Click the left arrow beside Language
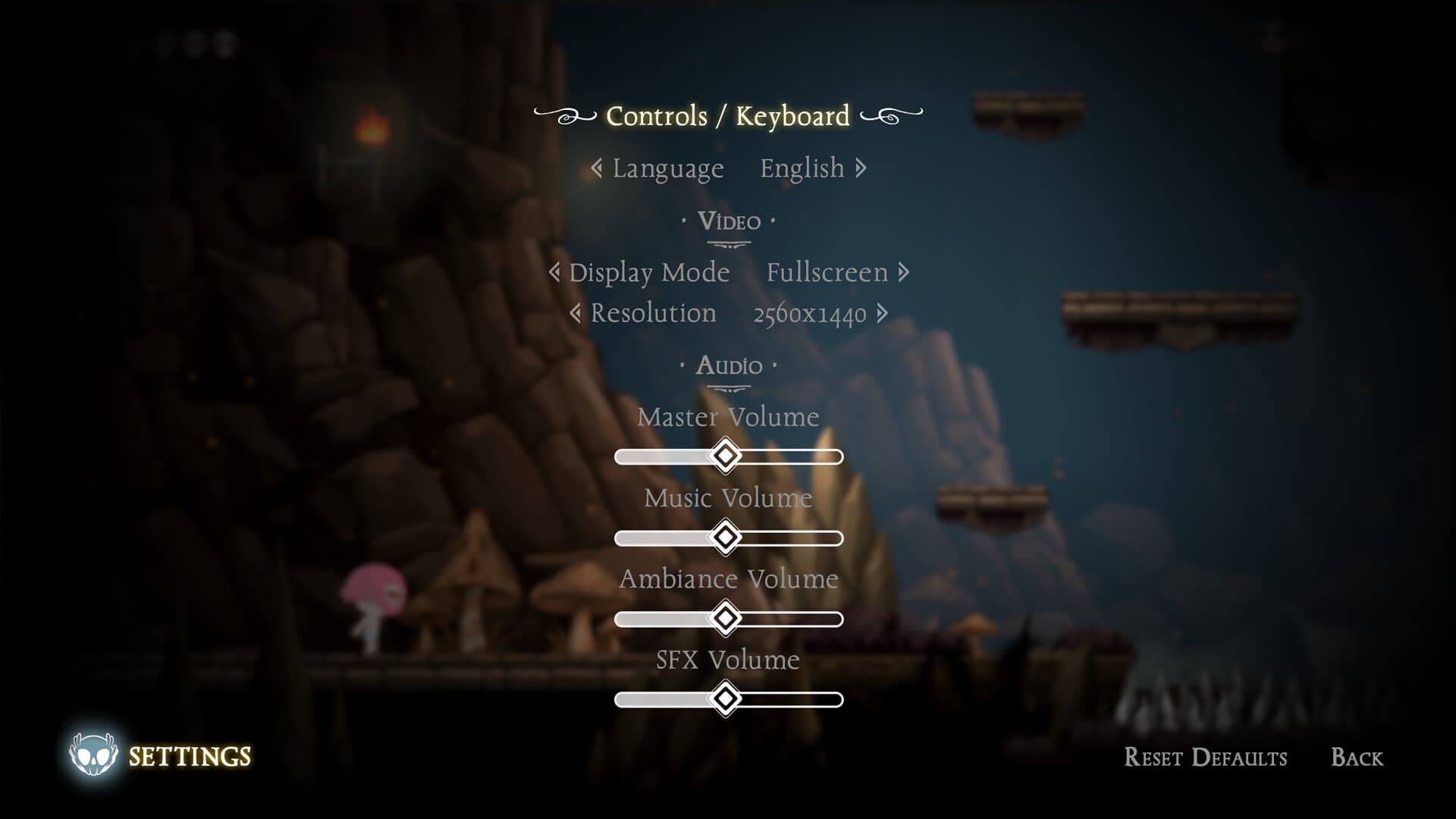This screenshot has width=1456, height=819. point(598,168)
